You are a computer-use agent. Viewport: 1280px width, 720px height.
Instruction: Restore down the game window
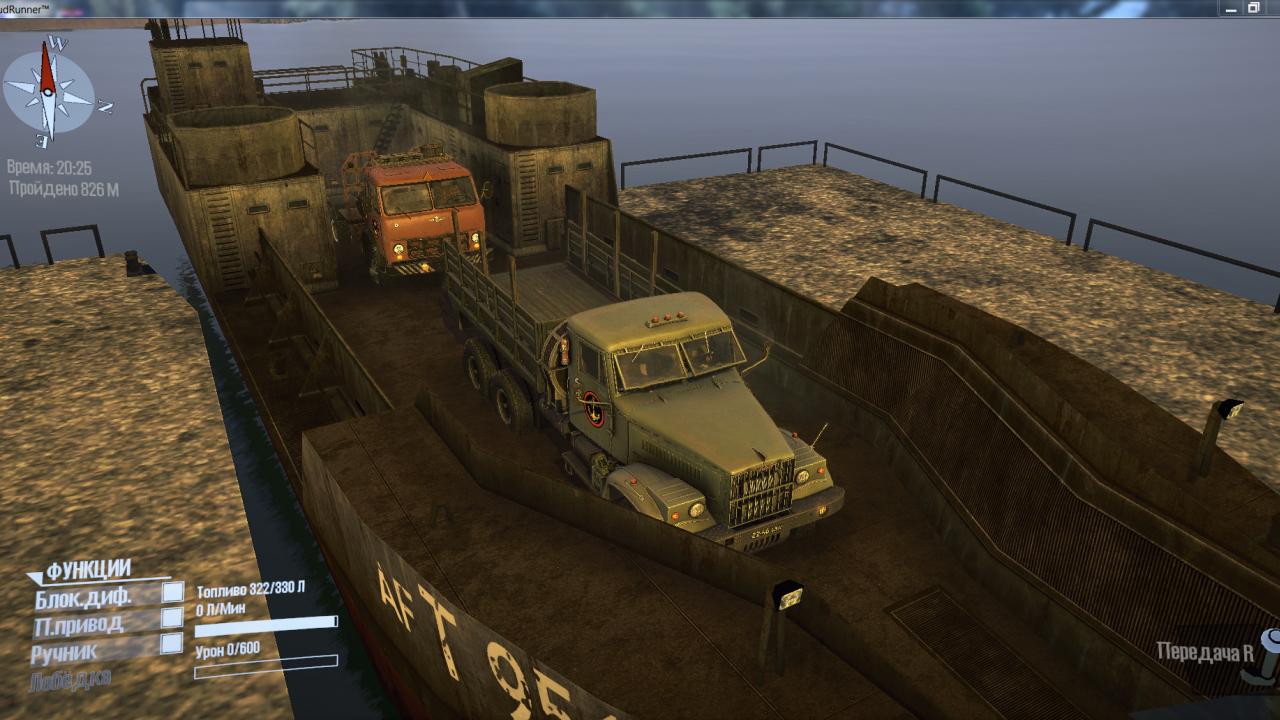1254,8
